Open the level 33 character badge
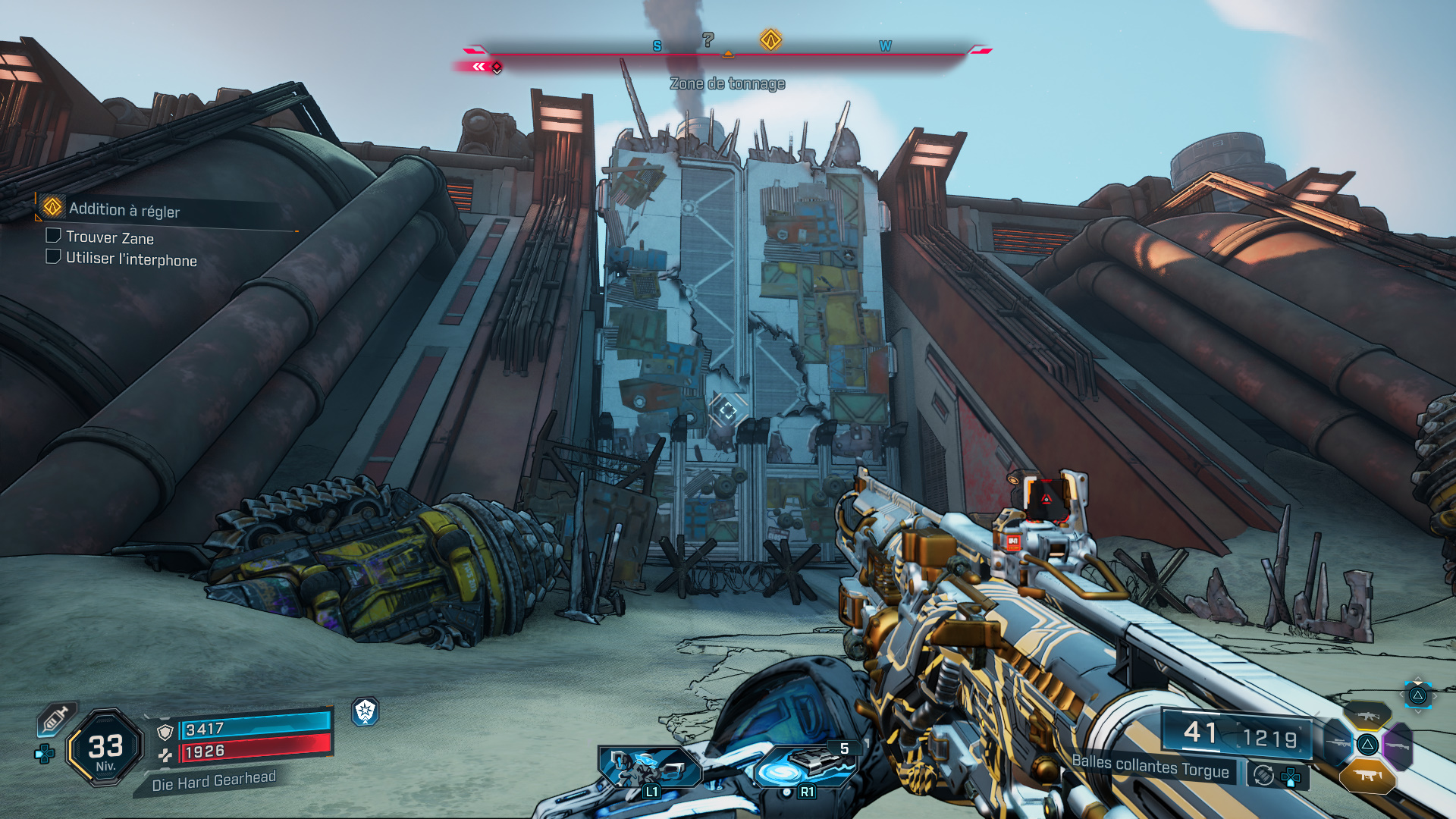Viewport: 1456px width, 819px height. (x=105, y=748)
